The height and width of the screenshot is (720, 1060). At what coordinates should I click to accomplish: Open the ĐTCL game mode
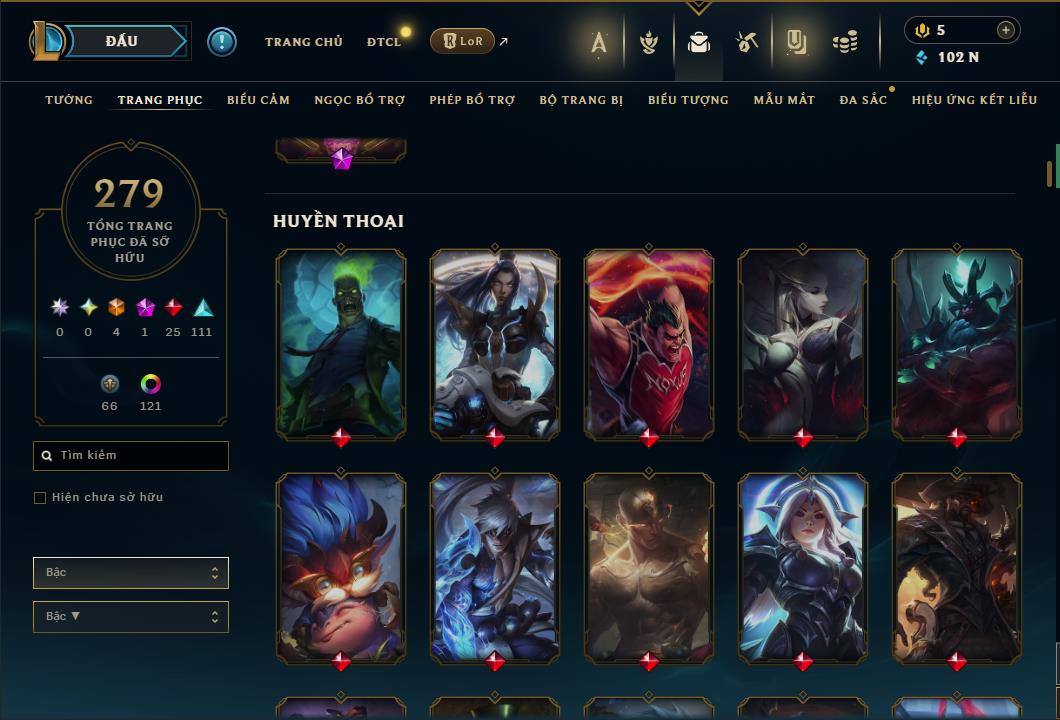[x=383, y=42]
